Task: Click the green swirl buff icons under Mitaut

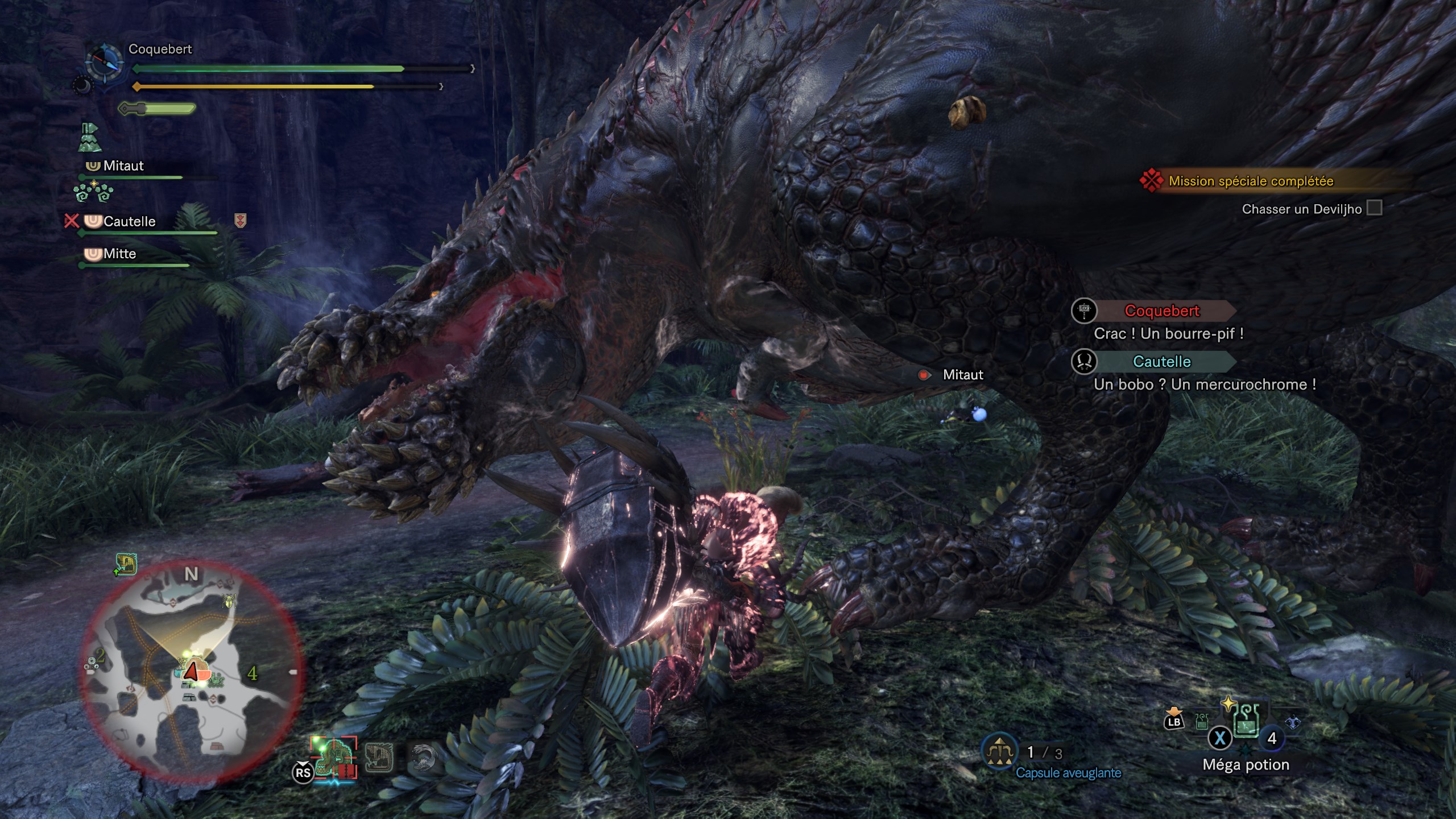Action: 94,192
